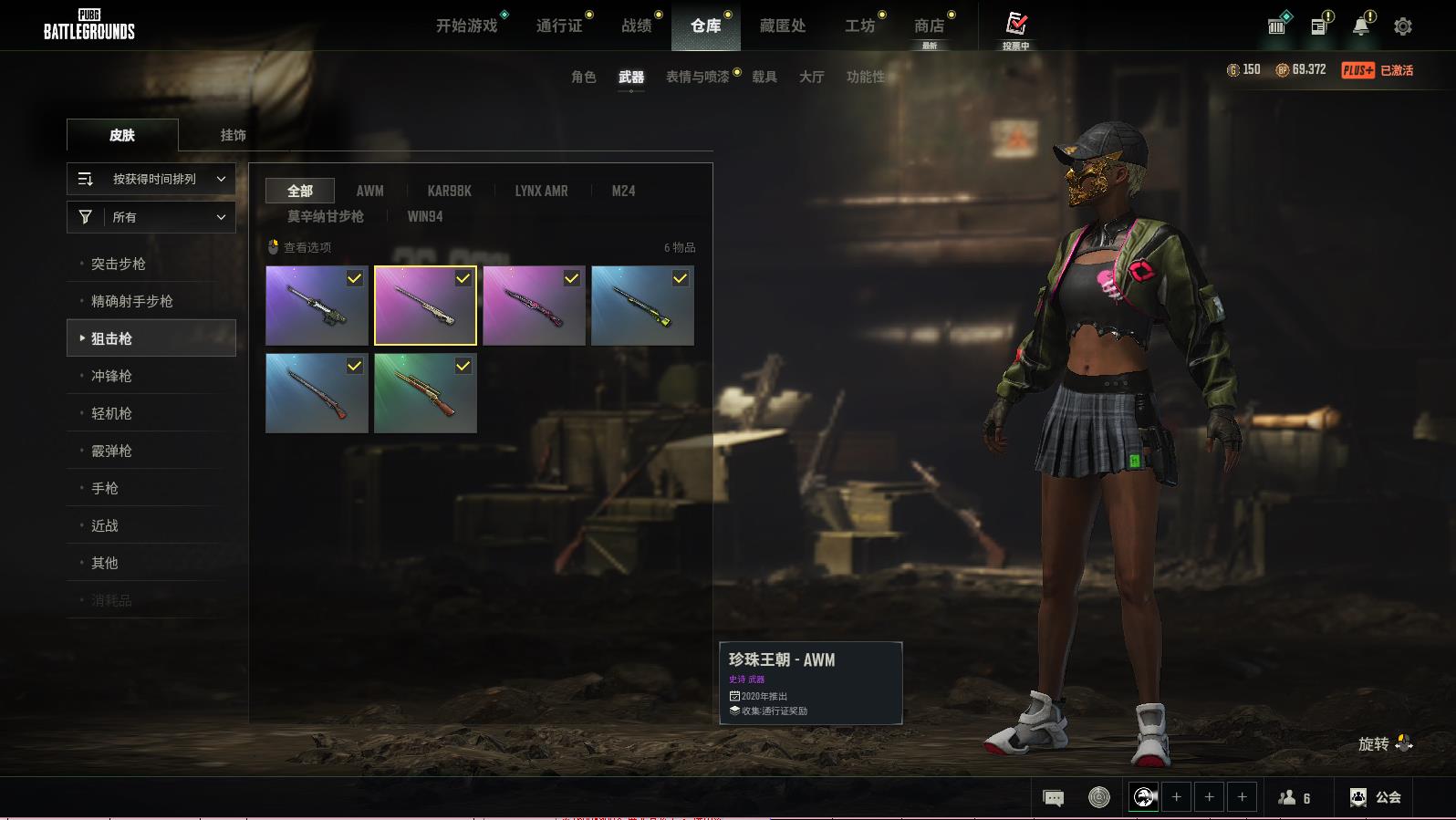1456x820 pixels.
Task: Switch to the 载具 vehicle sub-tab
Action: click(764, 77)
